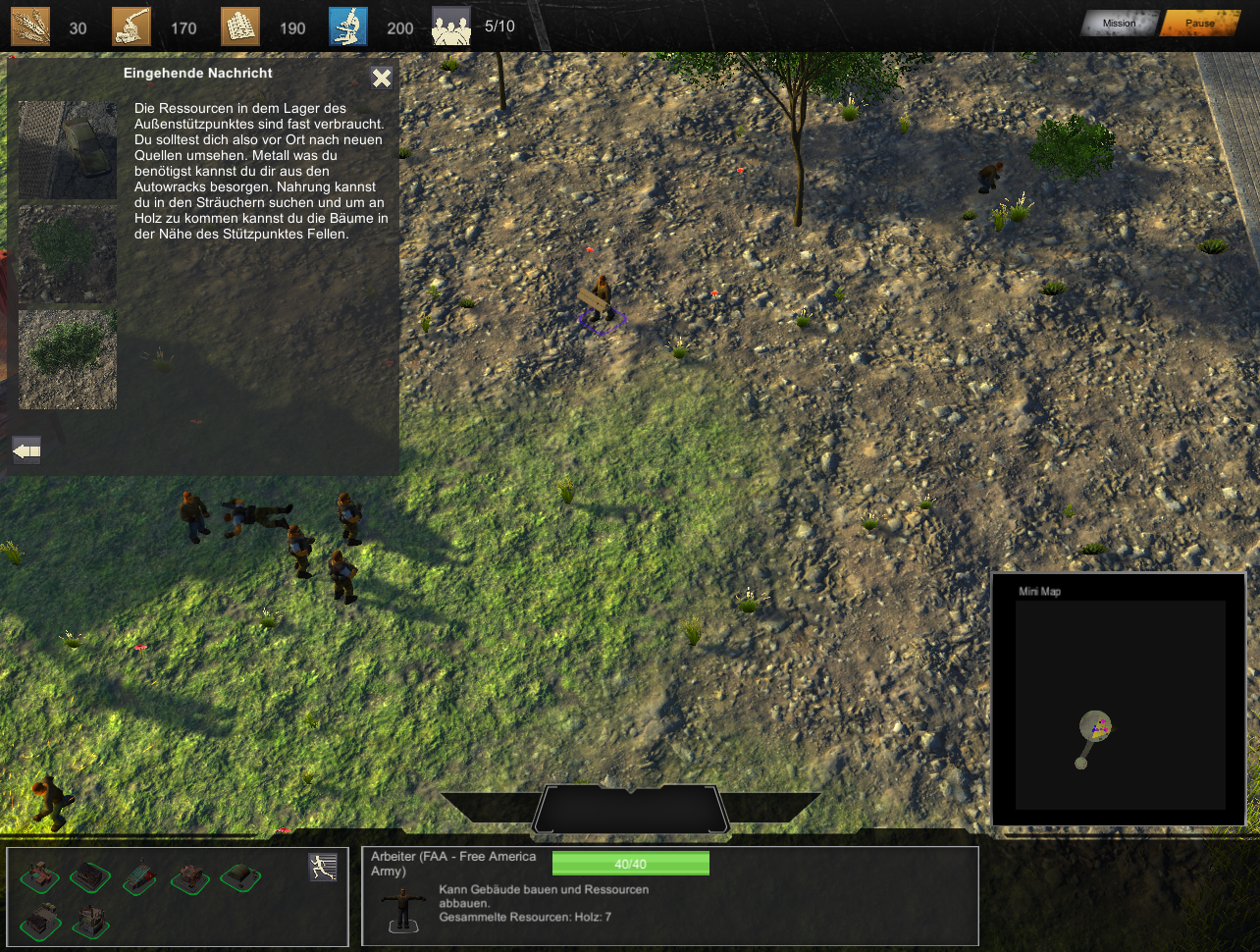
Task: Build the green tent with red cross
Action: point(240,876)
